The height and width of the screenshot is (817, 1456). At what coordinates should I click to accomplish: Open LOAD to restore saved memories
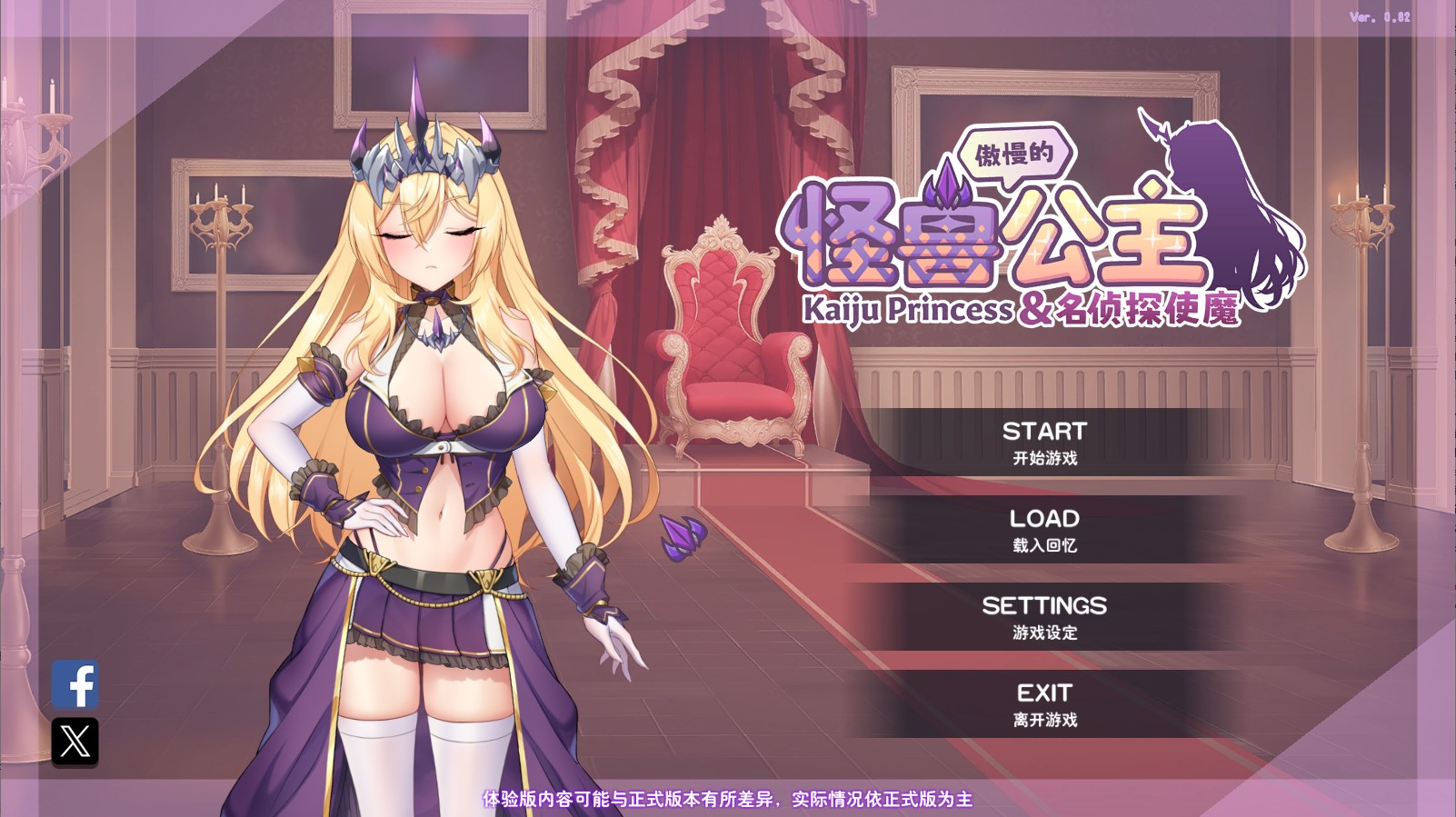tap(1045, 520)
